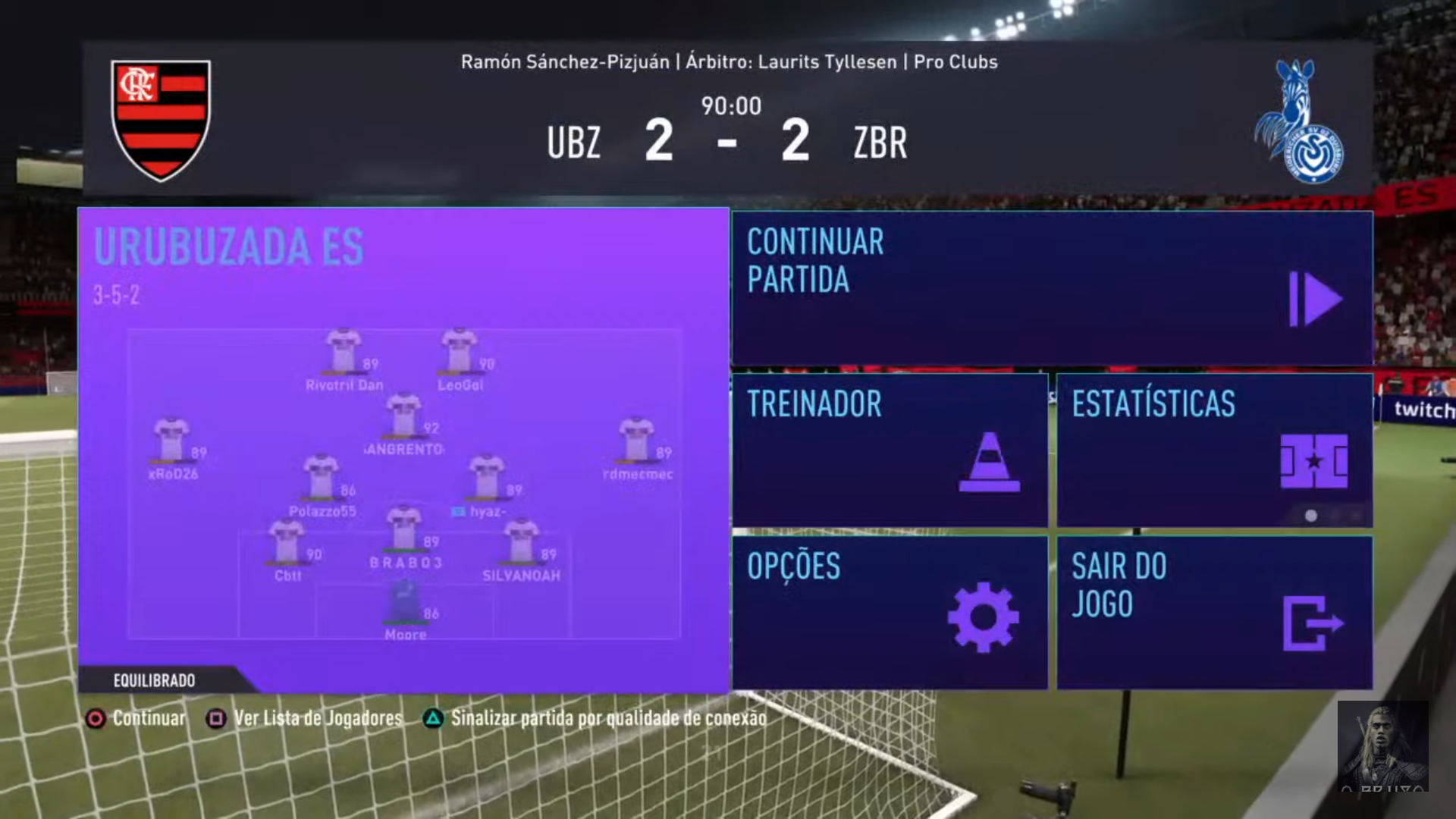1456x819 pixels.
Task: Open the Treinador menu tile
Action: 890,450
